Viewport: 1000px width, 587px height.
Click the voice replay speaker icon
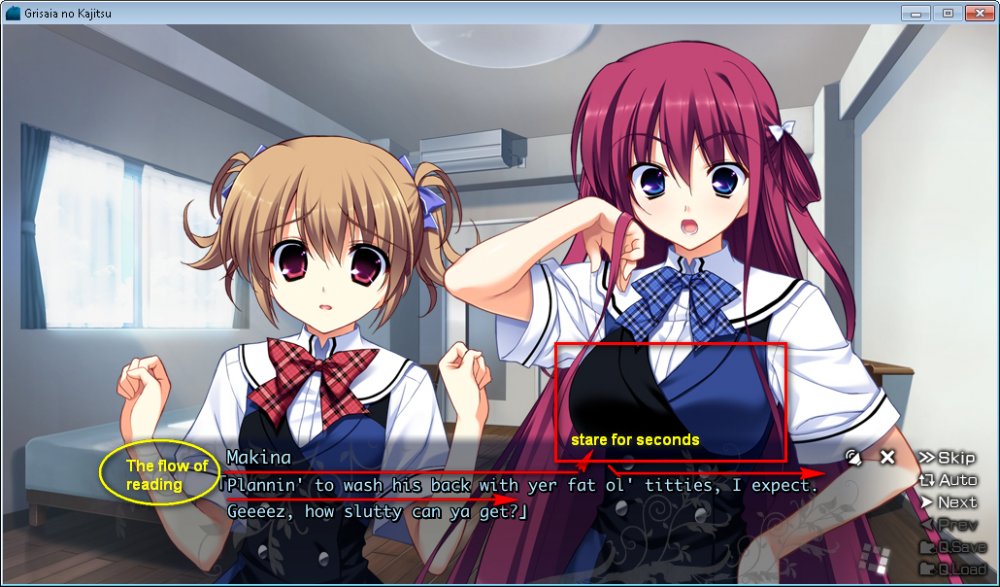853,457
